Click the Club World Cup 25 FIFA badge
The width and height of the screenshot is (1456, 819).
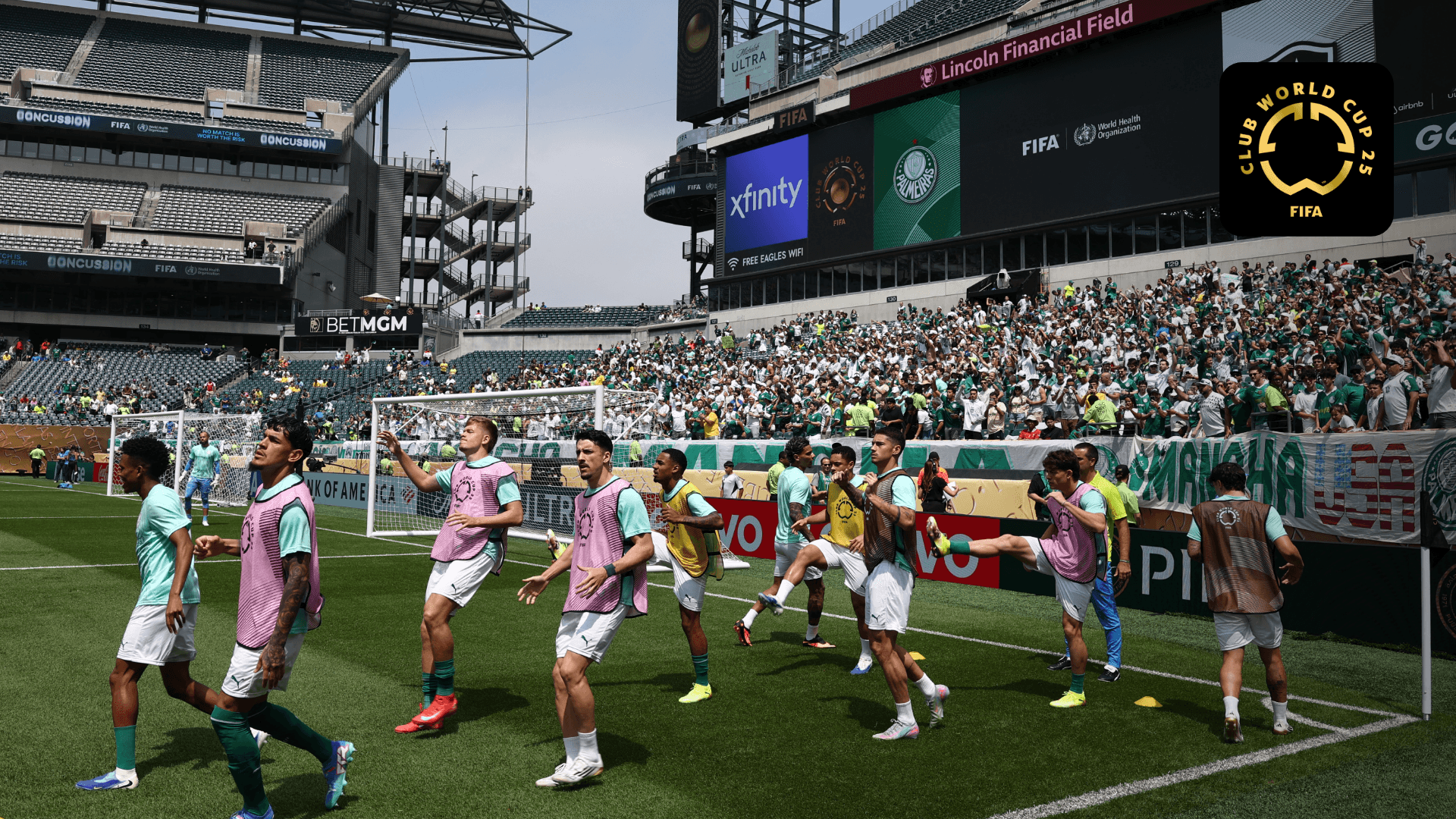click(x=1306, y=149)
